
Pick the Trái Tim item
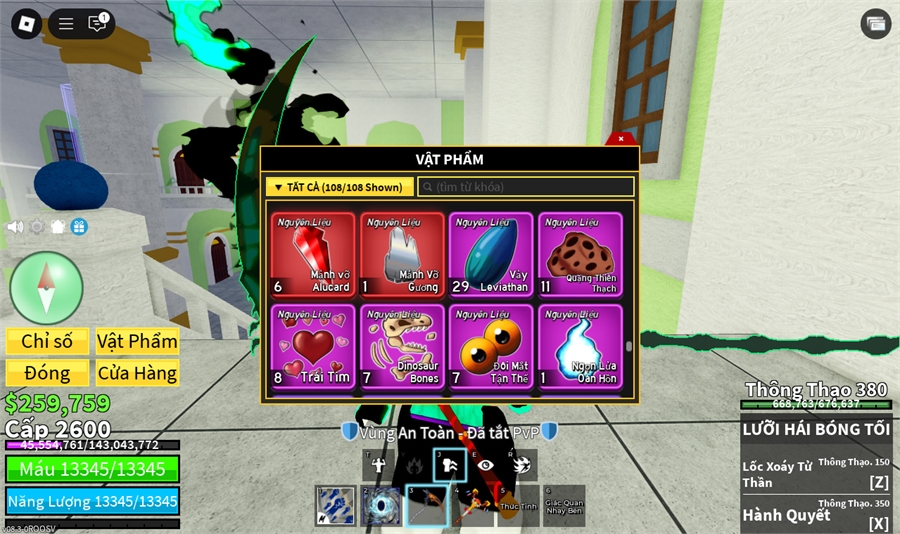pyautogui.click(x=313, y=346)
